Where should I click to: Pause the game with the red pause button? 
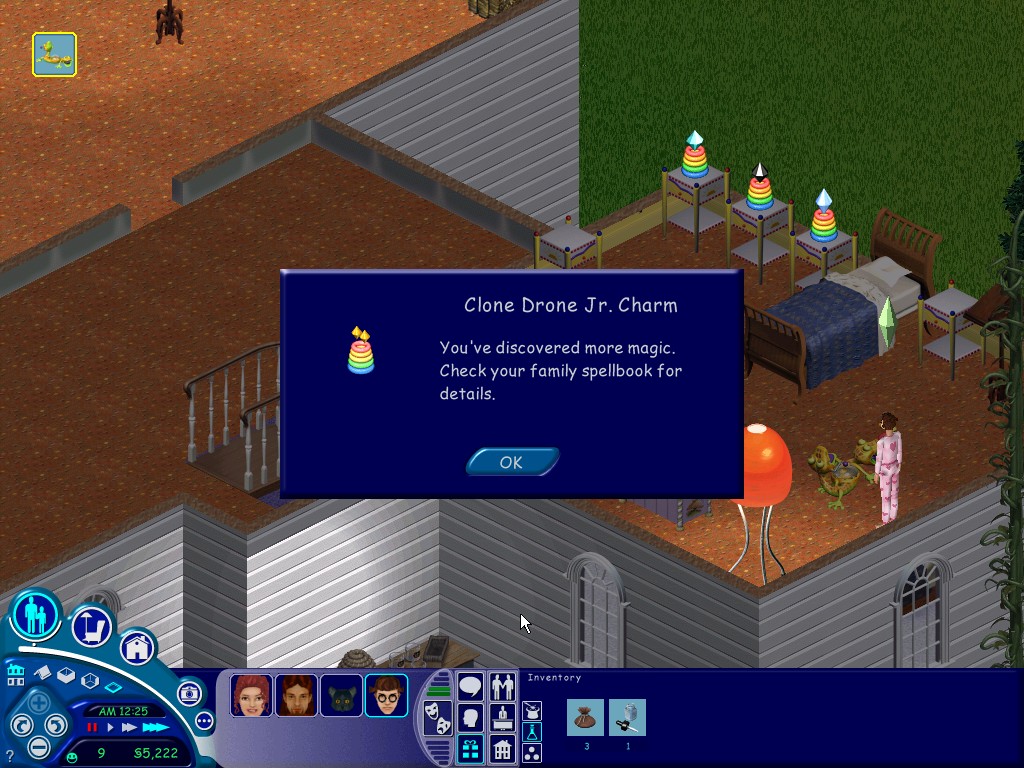click(x=93, y=727)
